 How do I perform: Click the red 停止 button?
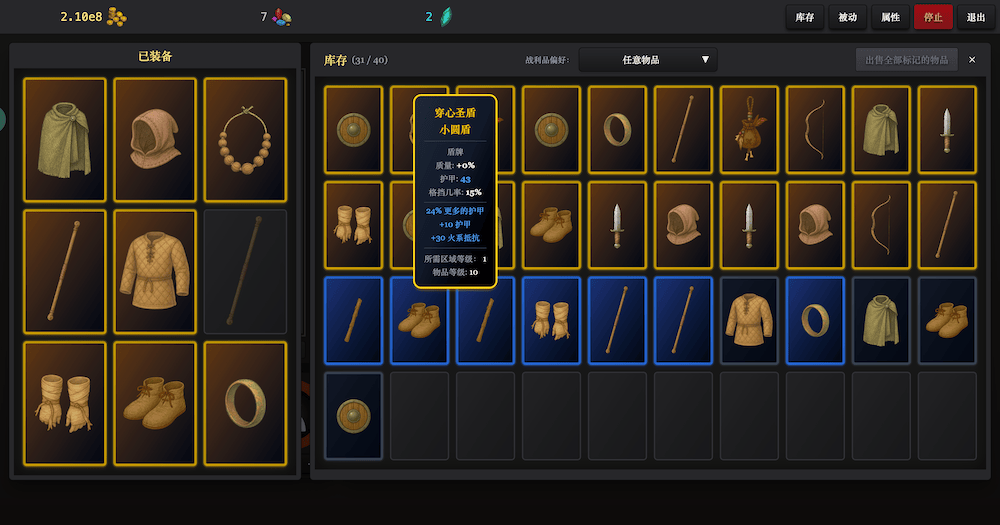tap(933, 17)
